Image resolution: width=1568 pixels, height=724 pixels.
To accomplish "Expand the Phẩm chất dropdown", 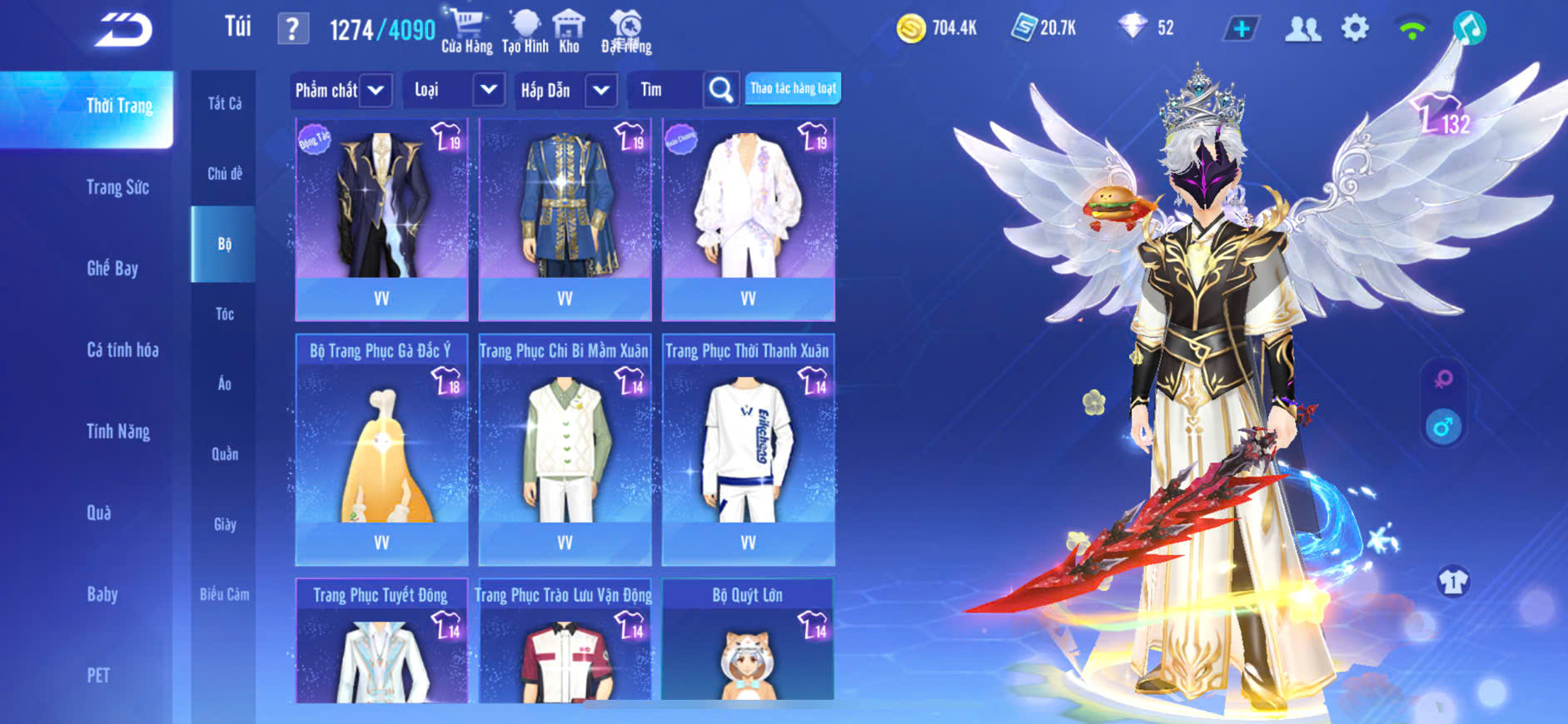I will 376,90.
